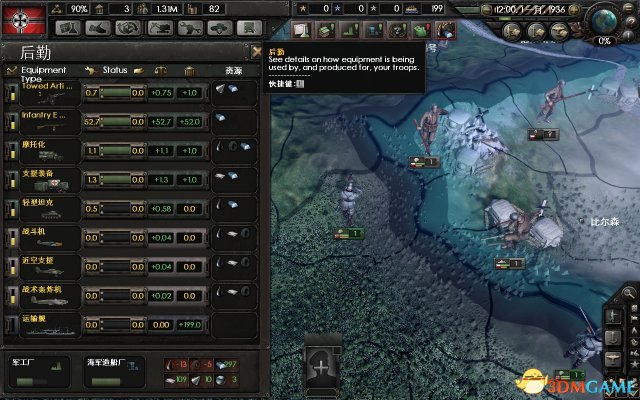Screen dimensions: 640x400
Task: Sort the list by Status column
Action: click(x=115, y=70)
